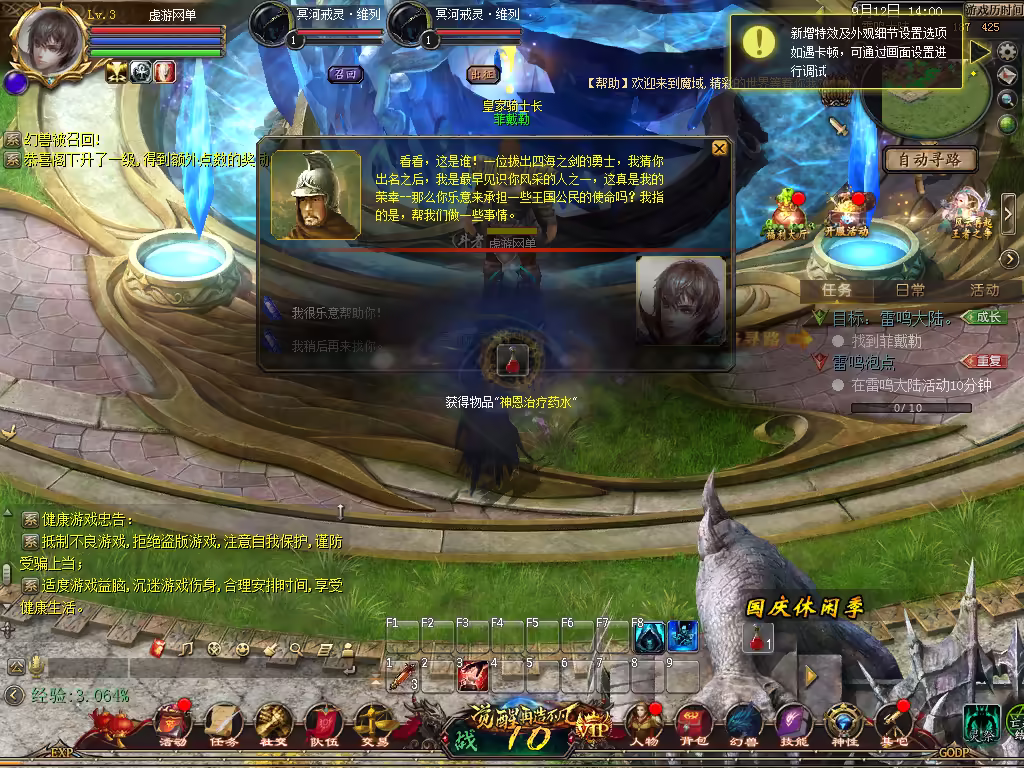Close the NPC dialogue window
This screenshot has width=1024, height=768.
coord(719,149)
